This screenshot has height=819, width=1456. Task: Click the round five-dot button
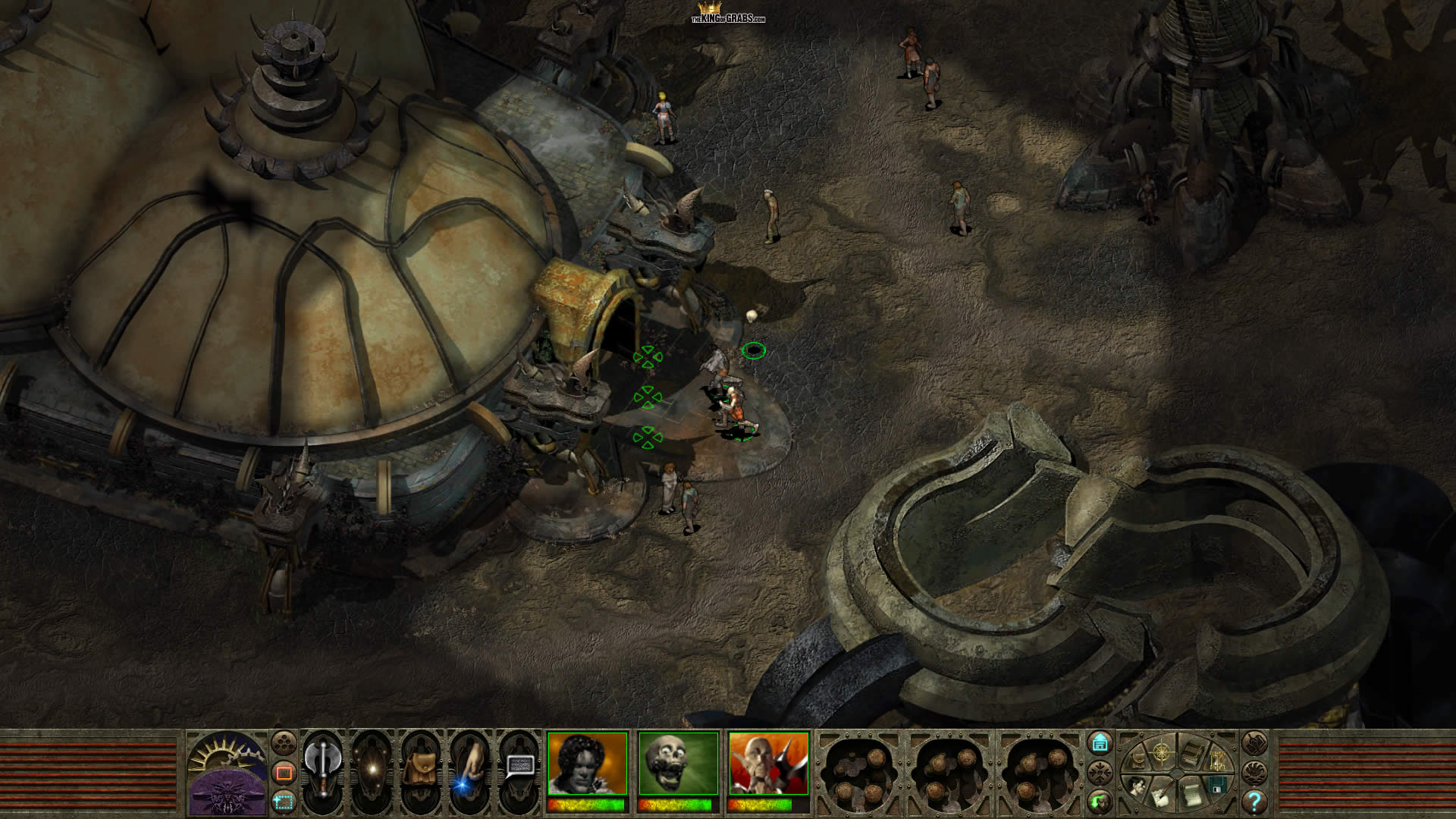point(284,742)
